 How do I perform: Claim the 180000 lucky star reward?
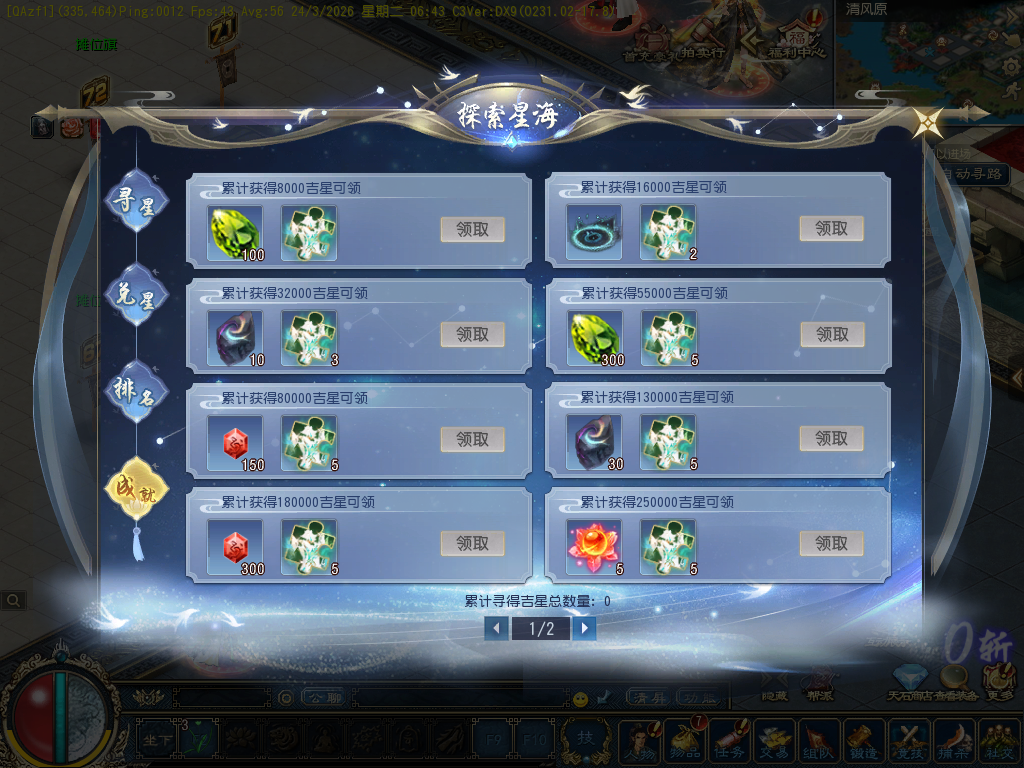click(x=472, y=544)
